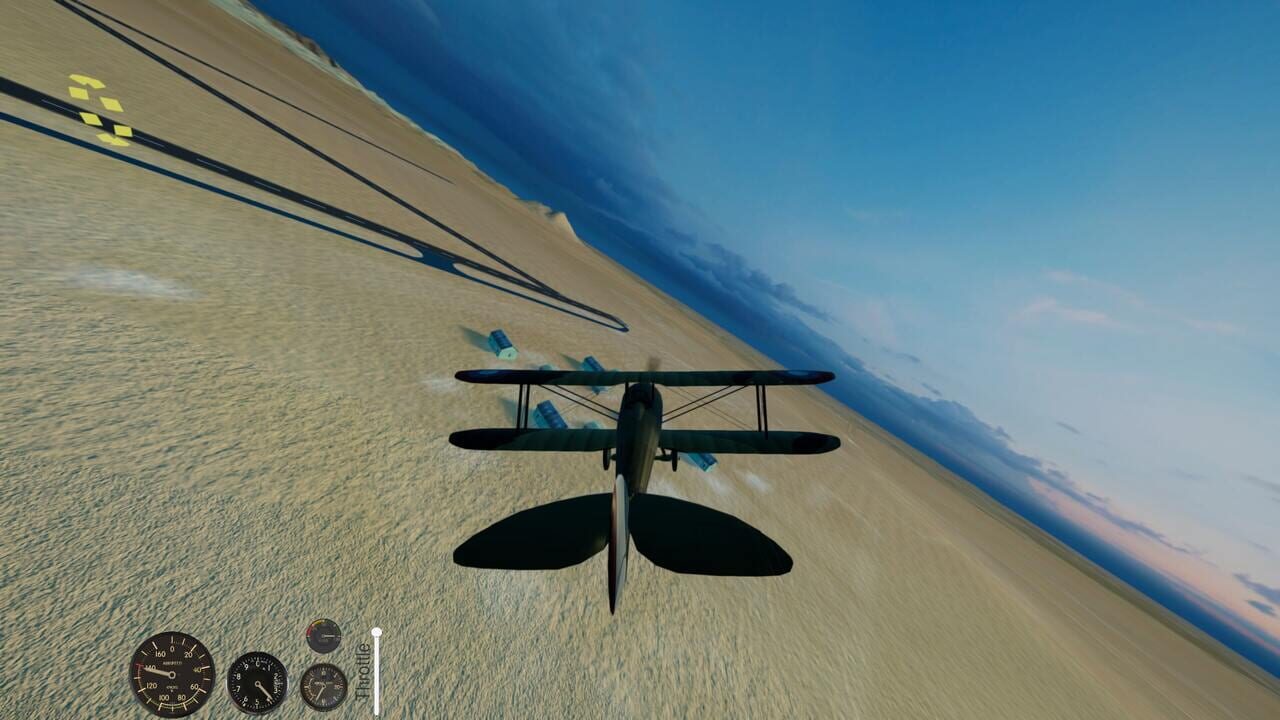Click the altimeter needle
The width and height of the screenshot is (1280, 720).
265,690
